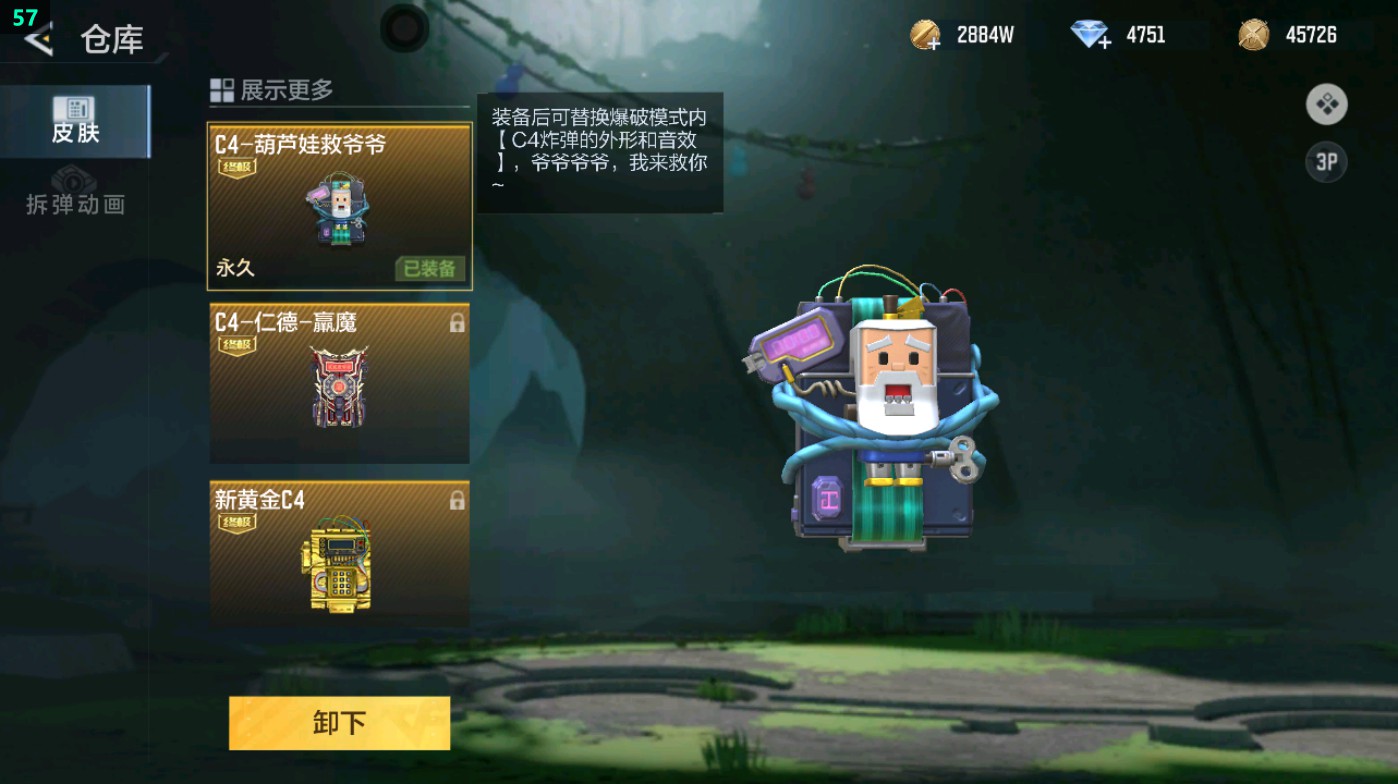Open the 拆弹动画 tab
The image size is (1398, 784).
pos(74,196)
